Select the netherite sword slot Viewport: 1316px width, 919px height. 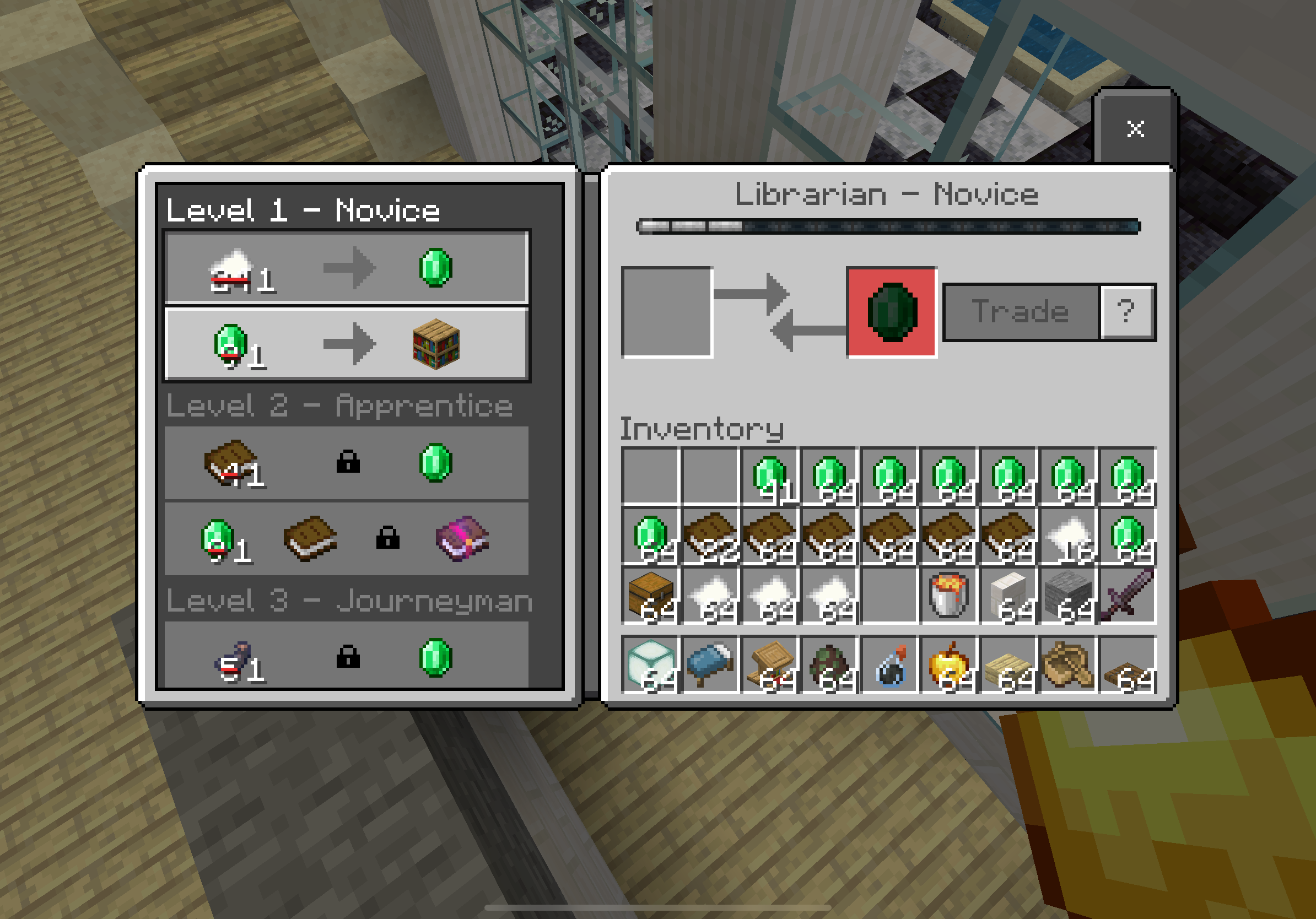pyautogui.click(x=1128, y=597)
